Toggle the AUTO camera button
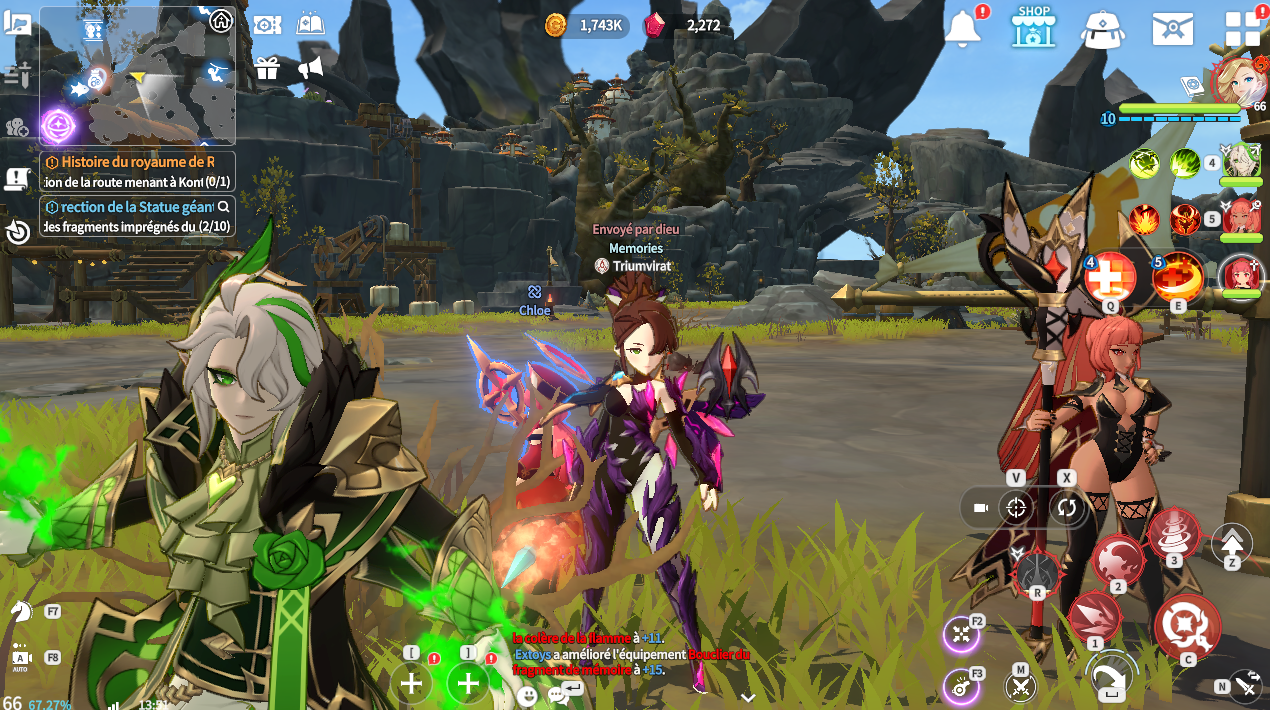Screen dimensions: 1270x710 tap(21, 658)
